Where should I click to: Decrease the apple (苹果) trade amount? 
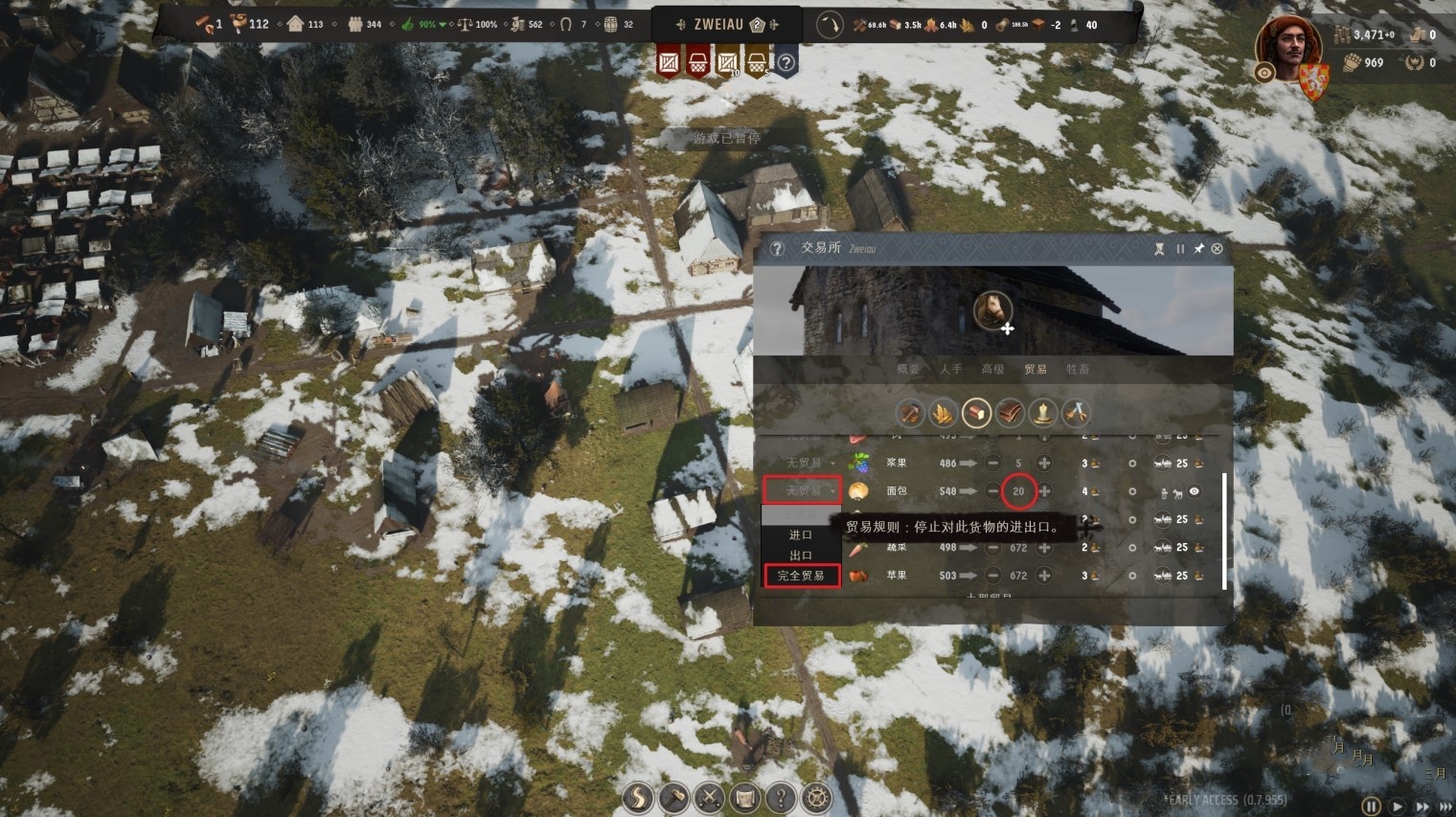992,576
